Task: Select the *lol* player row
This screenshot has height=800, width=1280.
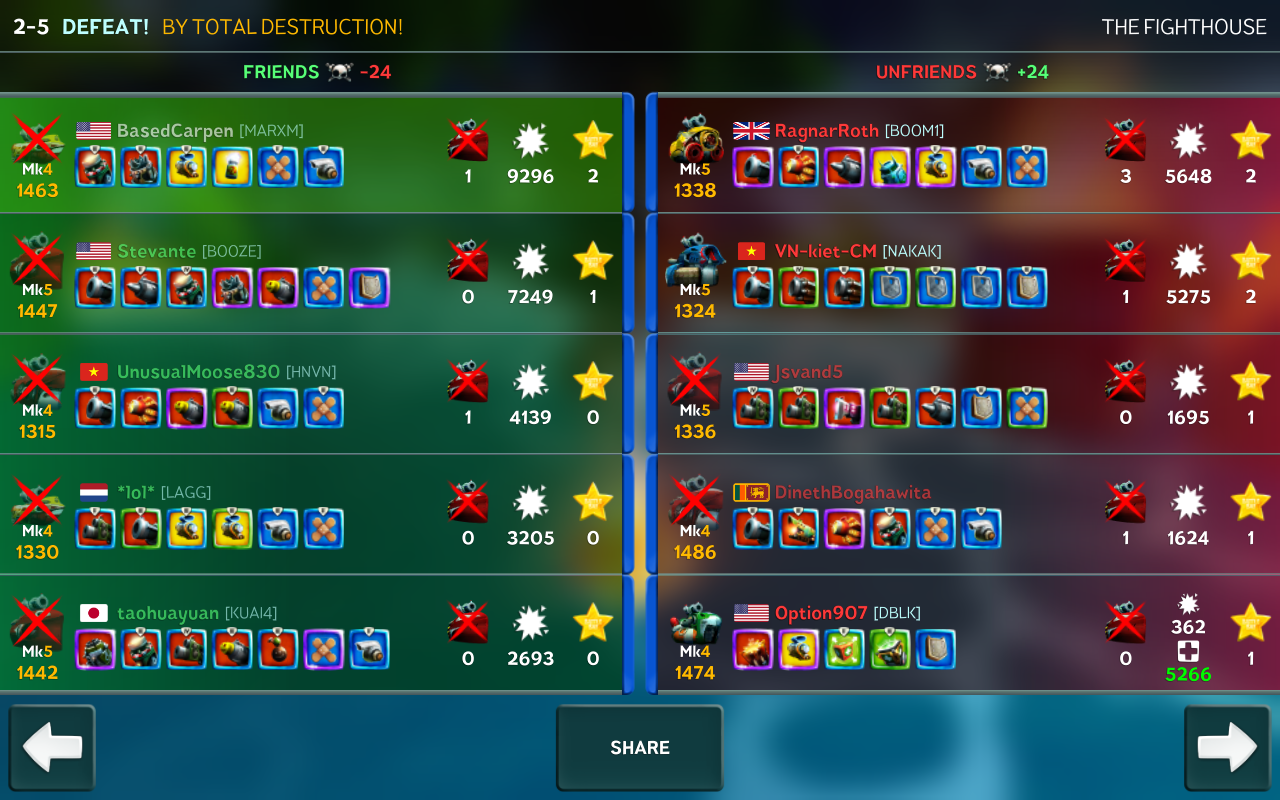Action: (310, 515)
